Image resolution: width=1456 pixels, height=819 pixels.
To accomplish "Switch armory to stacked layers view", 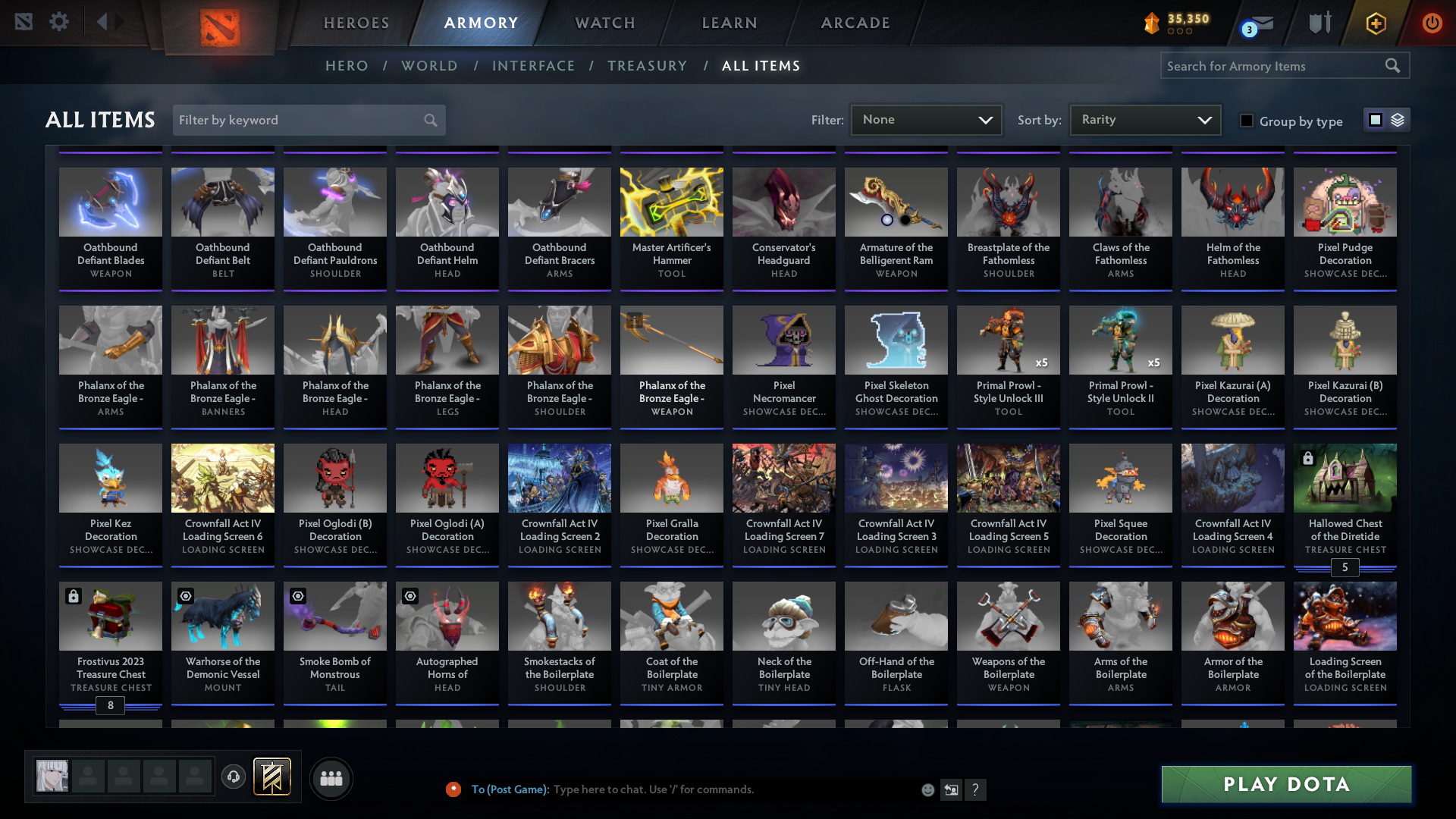I will [x=1398, y=119].
